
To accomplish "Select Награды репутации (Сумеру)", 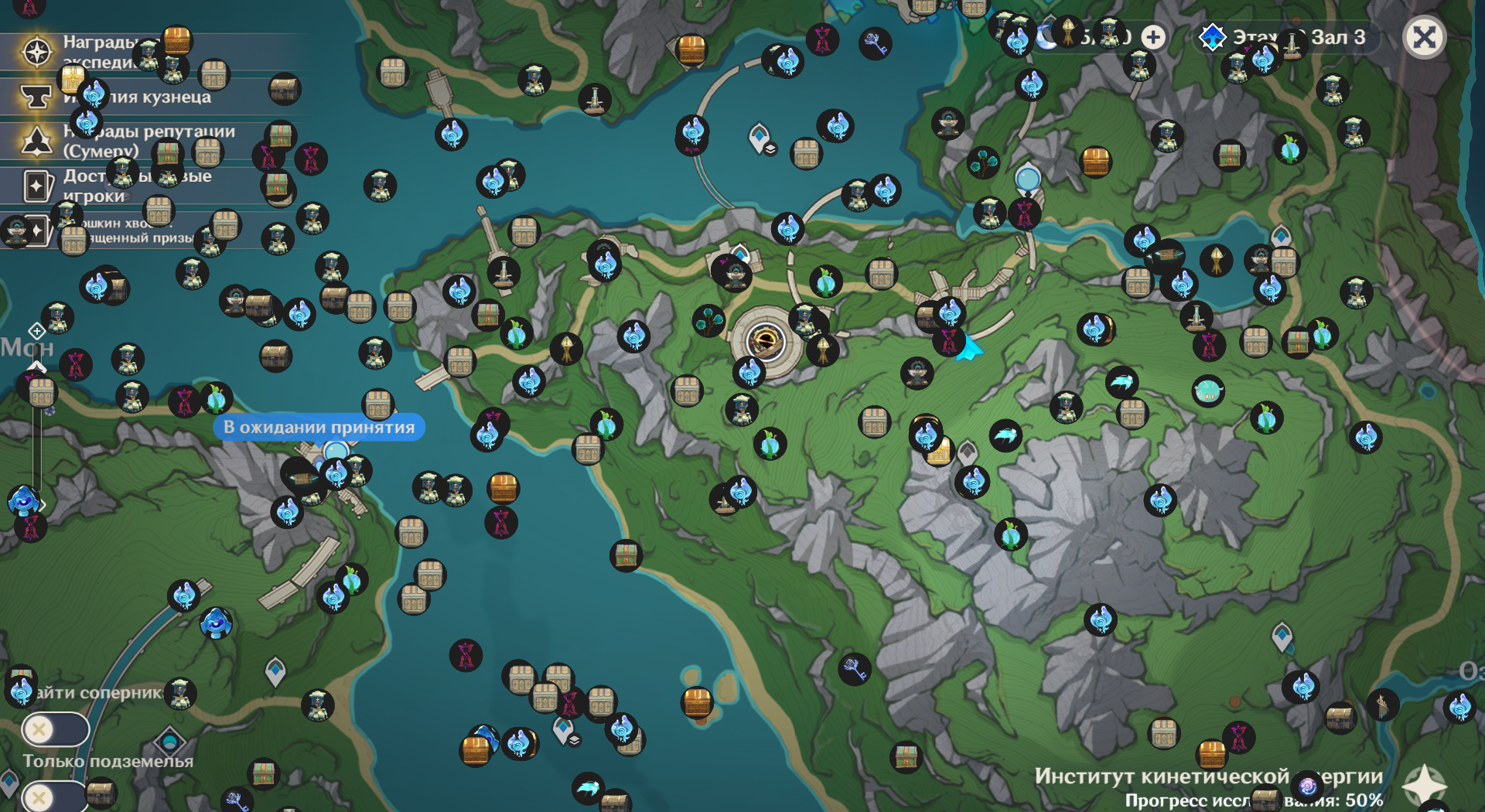I will [37, 141].
